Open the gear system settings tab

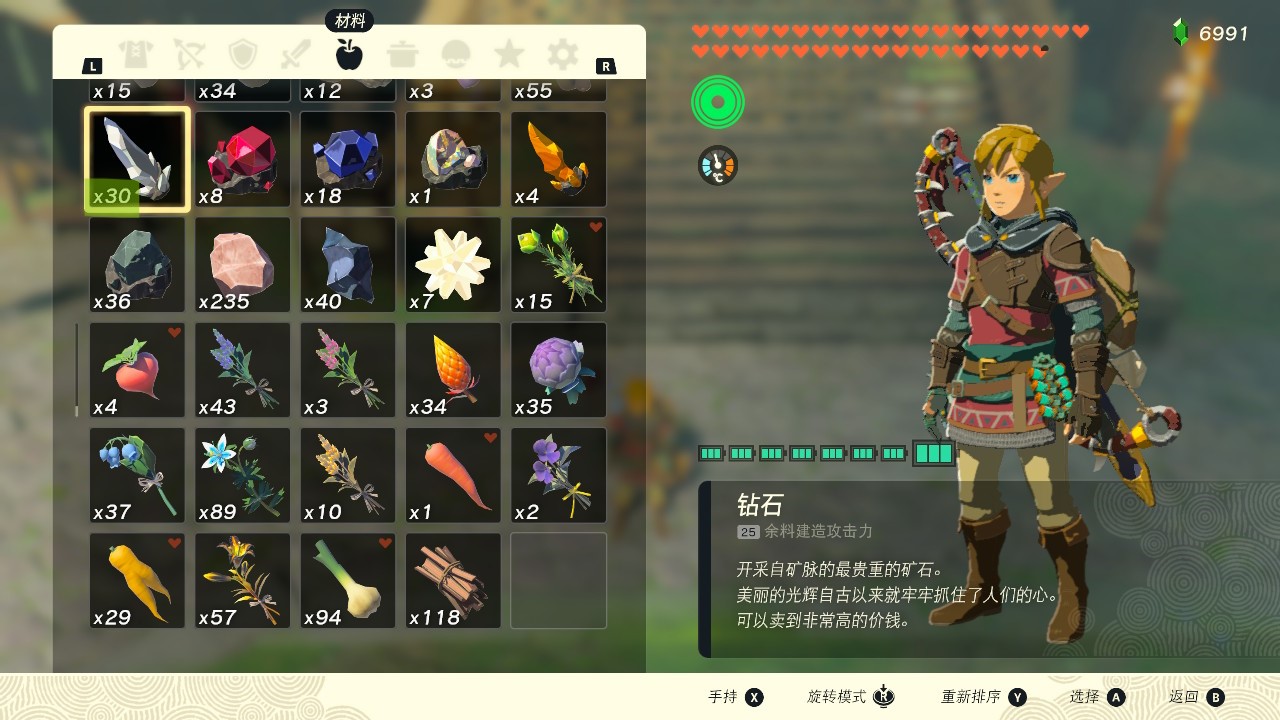click(x=563, y=54)
